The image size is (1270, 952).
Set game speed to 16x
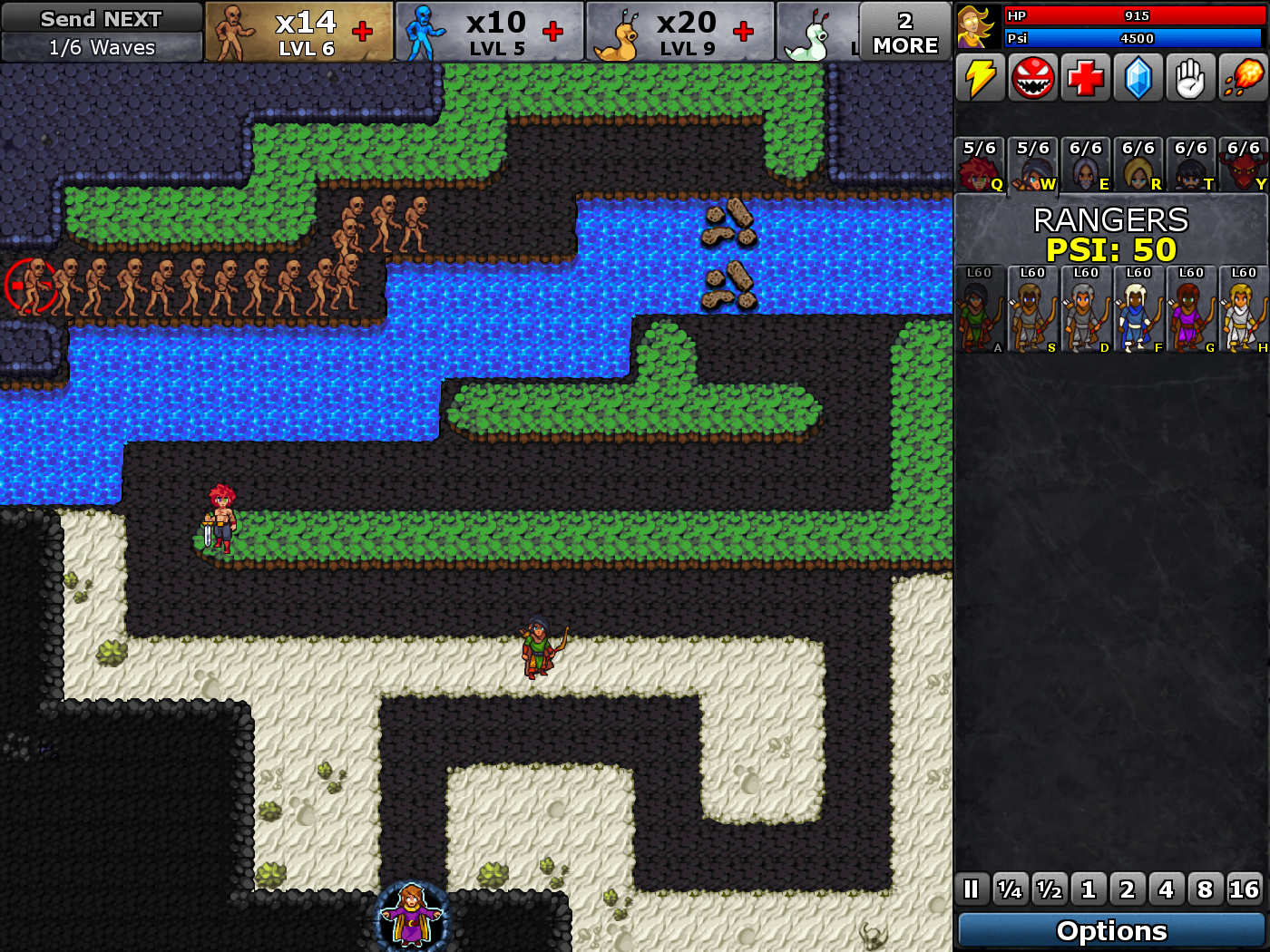pos(1244,889)
